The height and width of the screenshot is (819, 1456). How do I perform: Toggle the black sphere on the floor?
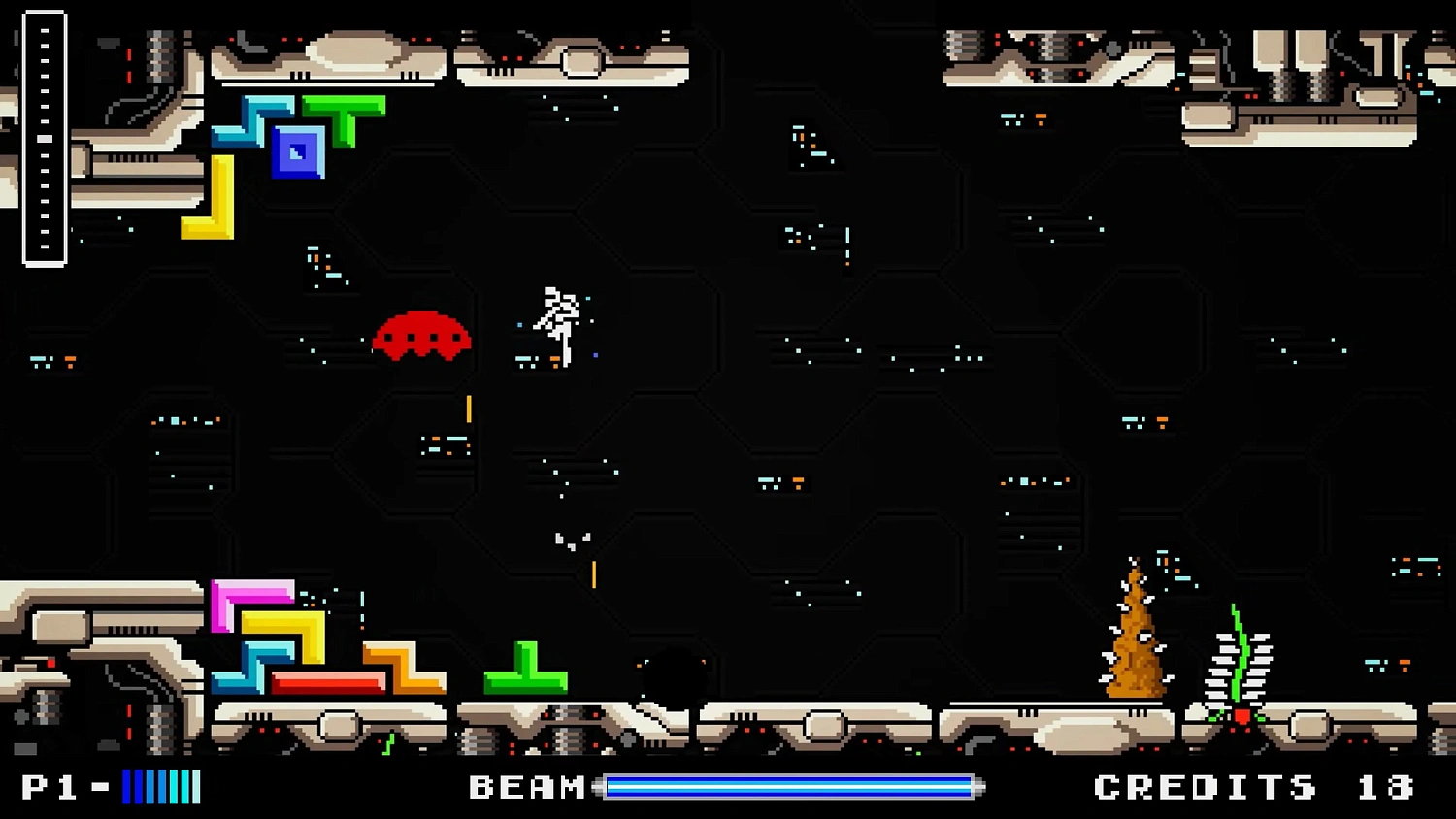coord(670,674)
